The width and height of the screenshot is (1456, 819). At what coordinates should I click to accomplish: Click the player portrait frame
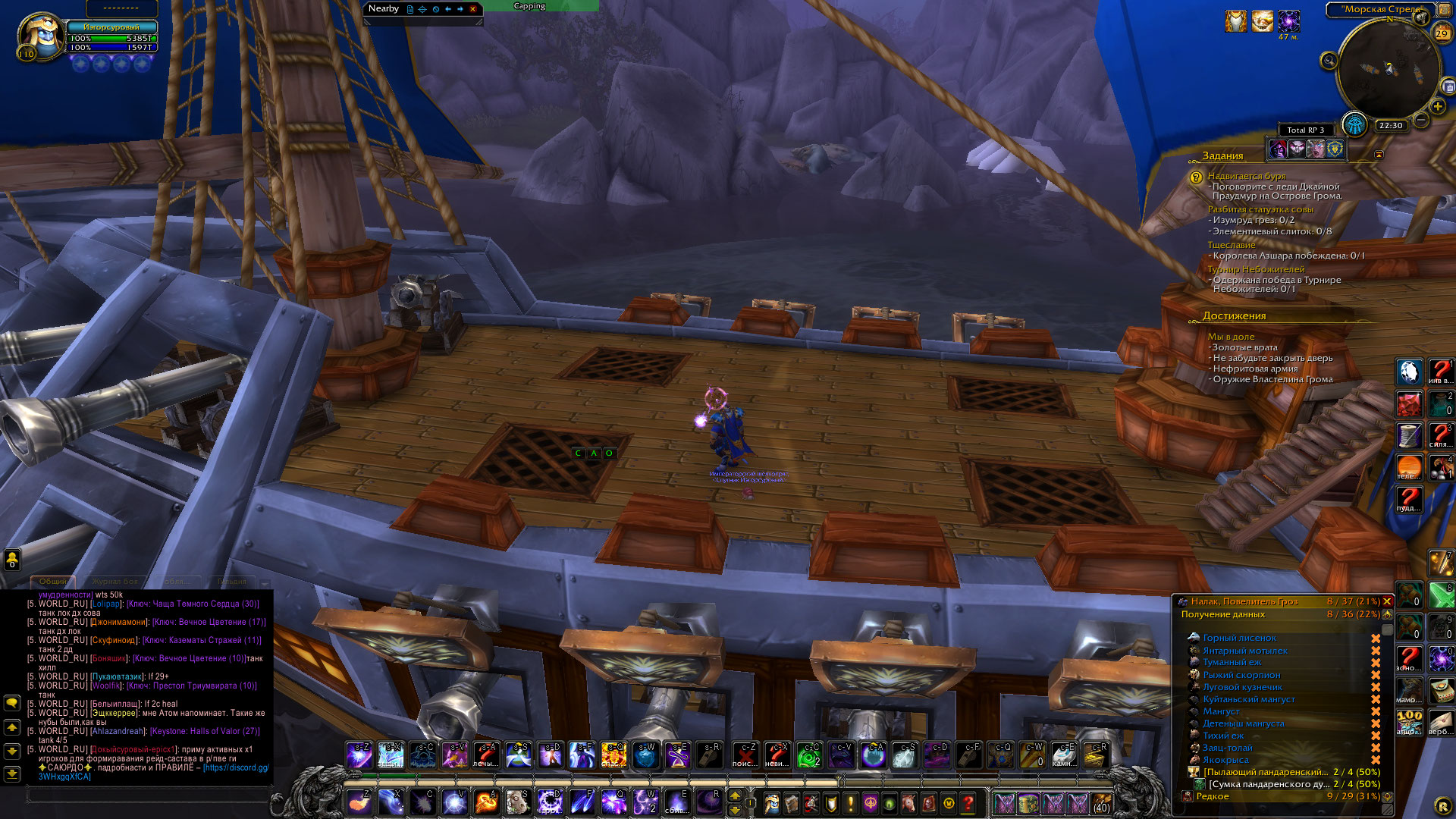pos(41,36)
